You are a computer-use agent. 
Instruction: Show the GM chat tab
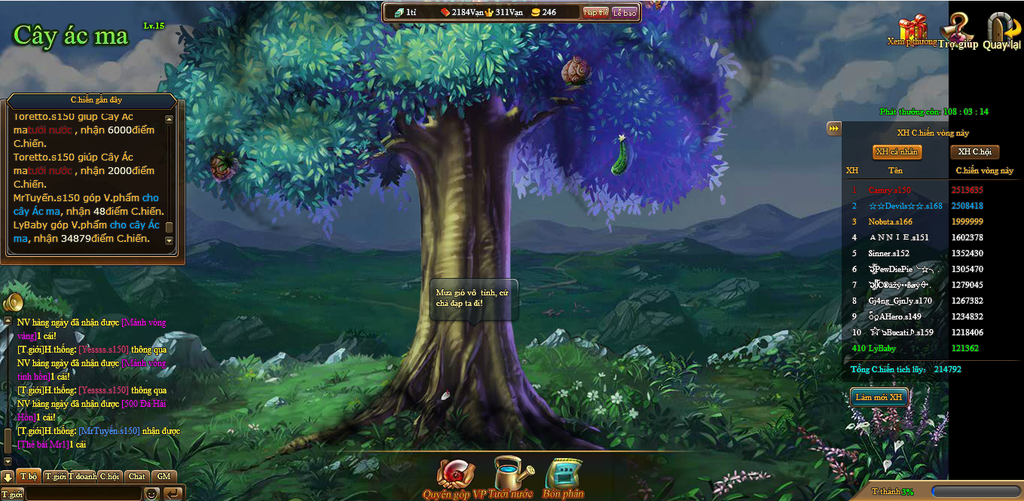click(163, 476)
